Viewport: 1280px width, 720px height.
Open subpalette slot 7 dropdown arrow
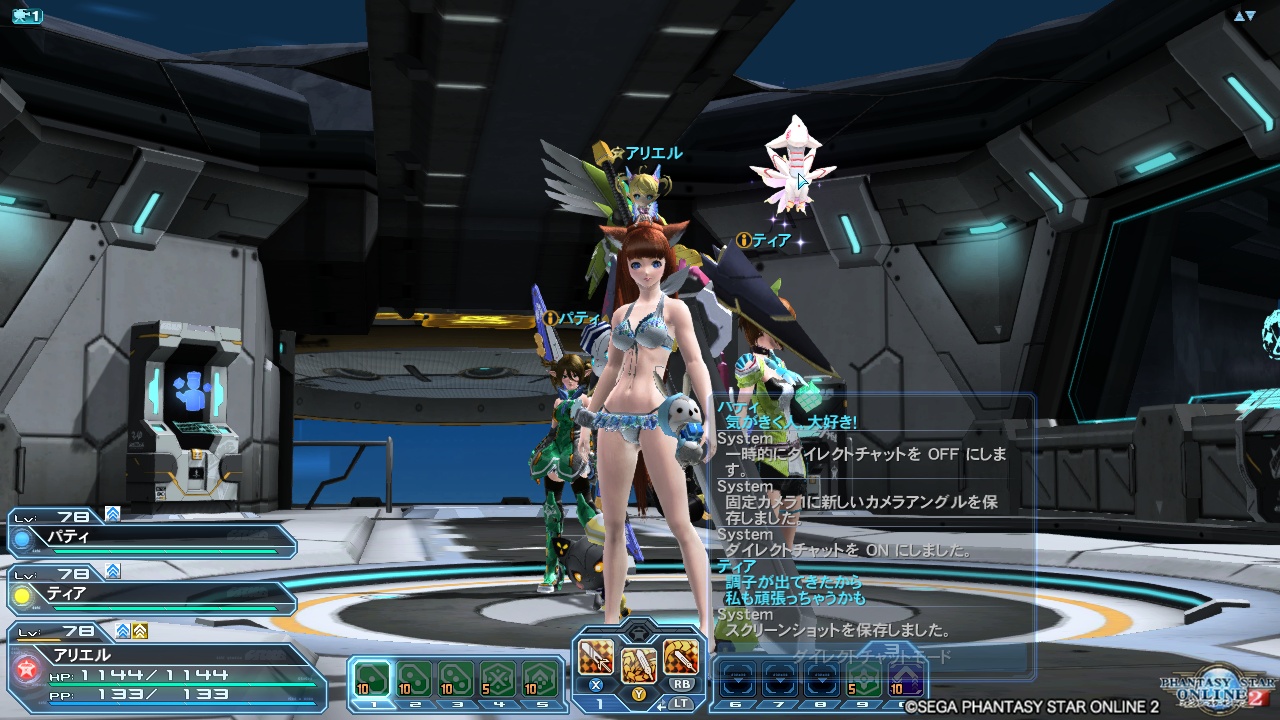[x=780, y=679]
